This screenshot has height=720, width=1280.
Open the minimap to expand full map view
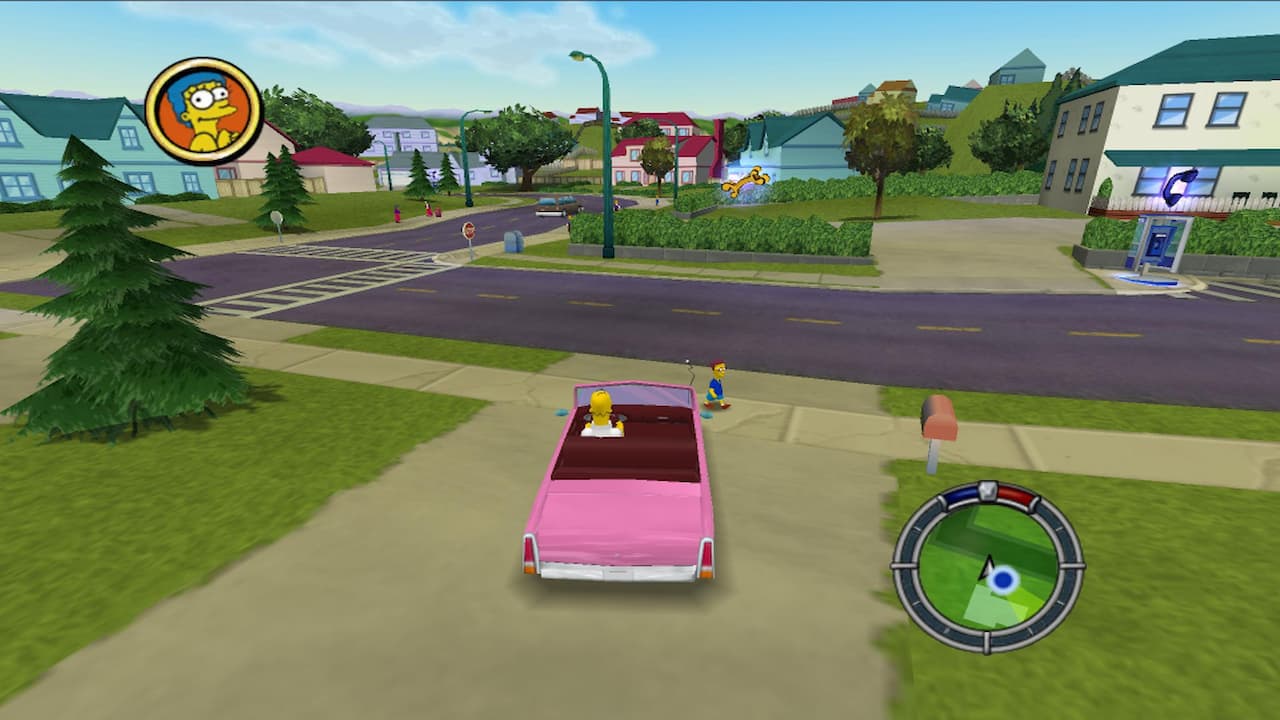985,570
